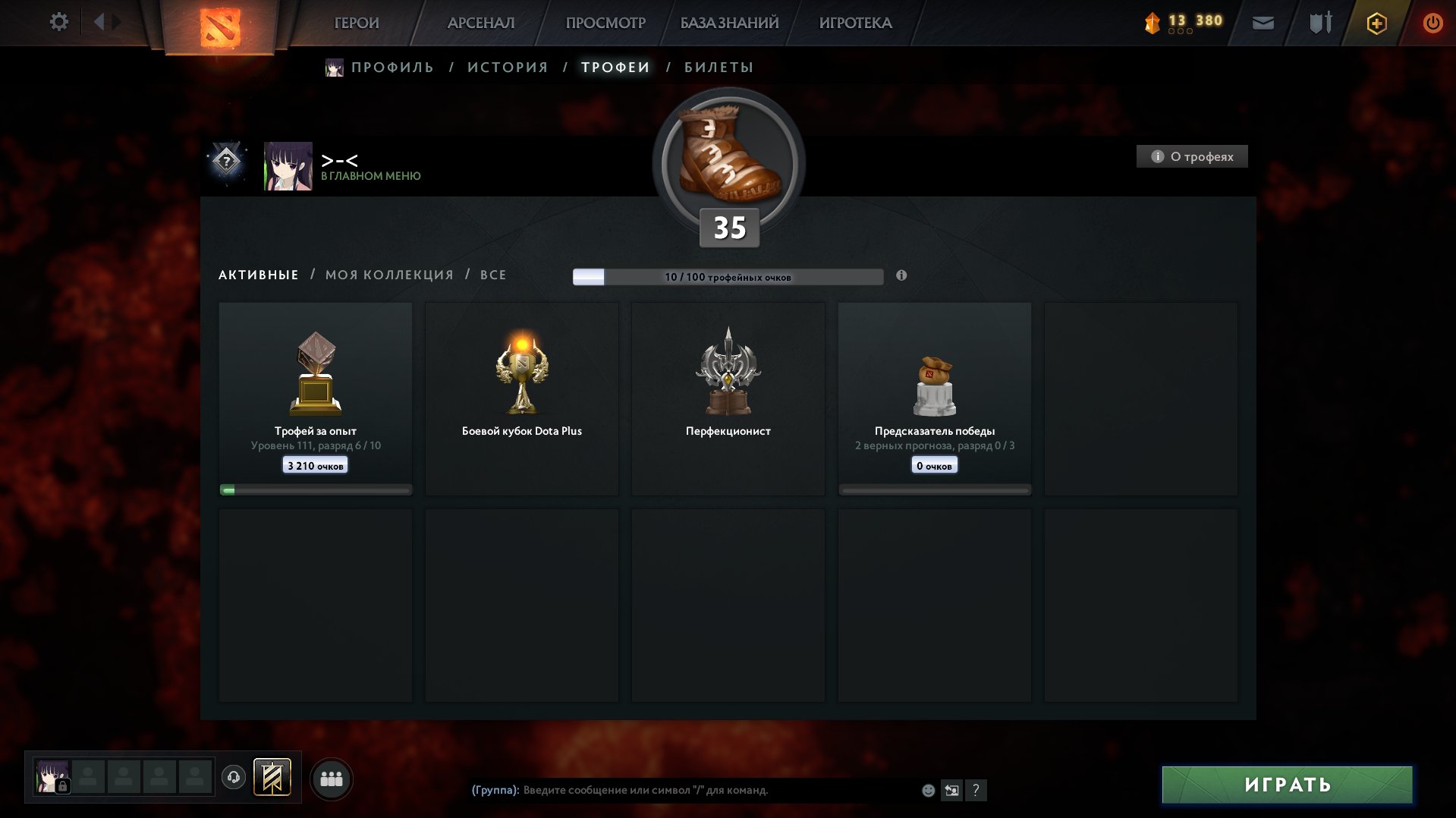Show the МОЯ КОЛЛЕКЦИЯ trophy filter
Image resolution: width=1456 pixels, height=818 pixels.
click(389, 275)
